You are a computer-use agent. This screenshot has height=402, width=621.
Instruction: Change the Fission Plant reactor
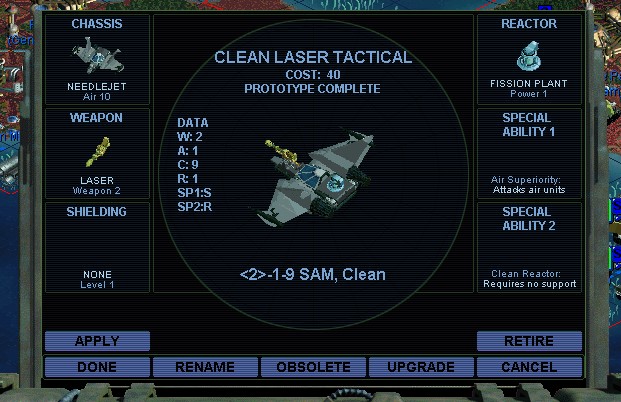529,58
